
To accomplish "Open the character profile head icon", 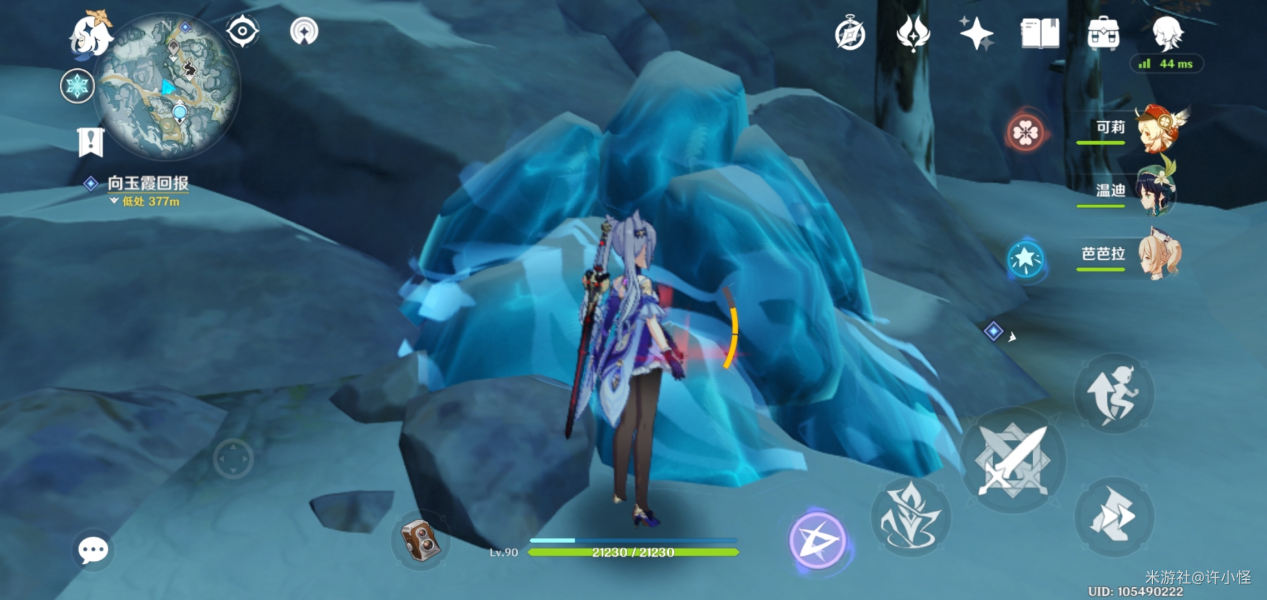I will [1166, 34].
